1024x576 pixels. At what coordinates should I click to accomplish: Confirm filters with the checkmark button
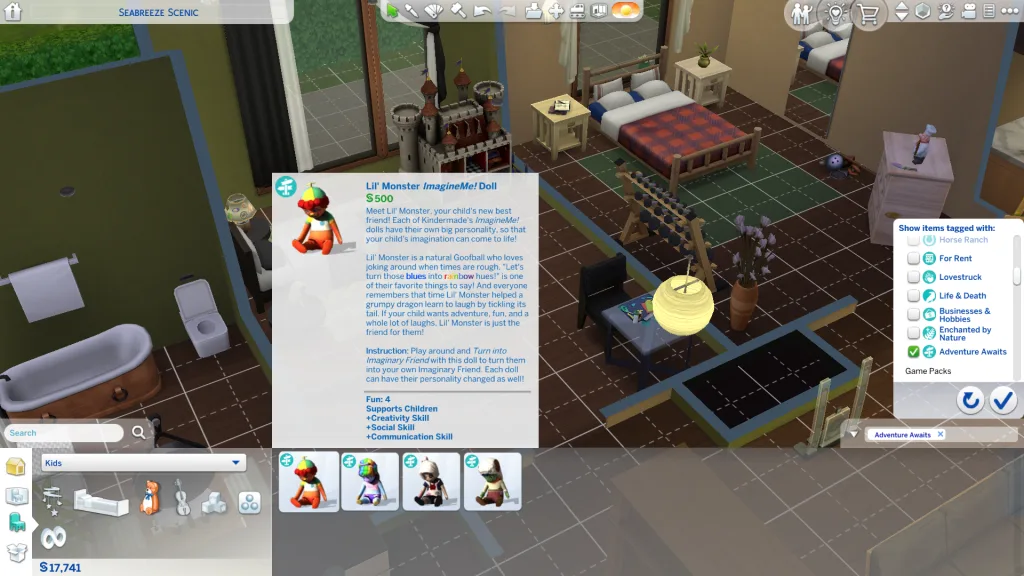(x=1003, y=401)
